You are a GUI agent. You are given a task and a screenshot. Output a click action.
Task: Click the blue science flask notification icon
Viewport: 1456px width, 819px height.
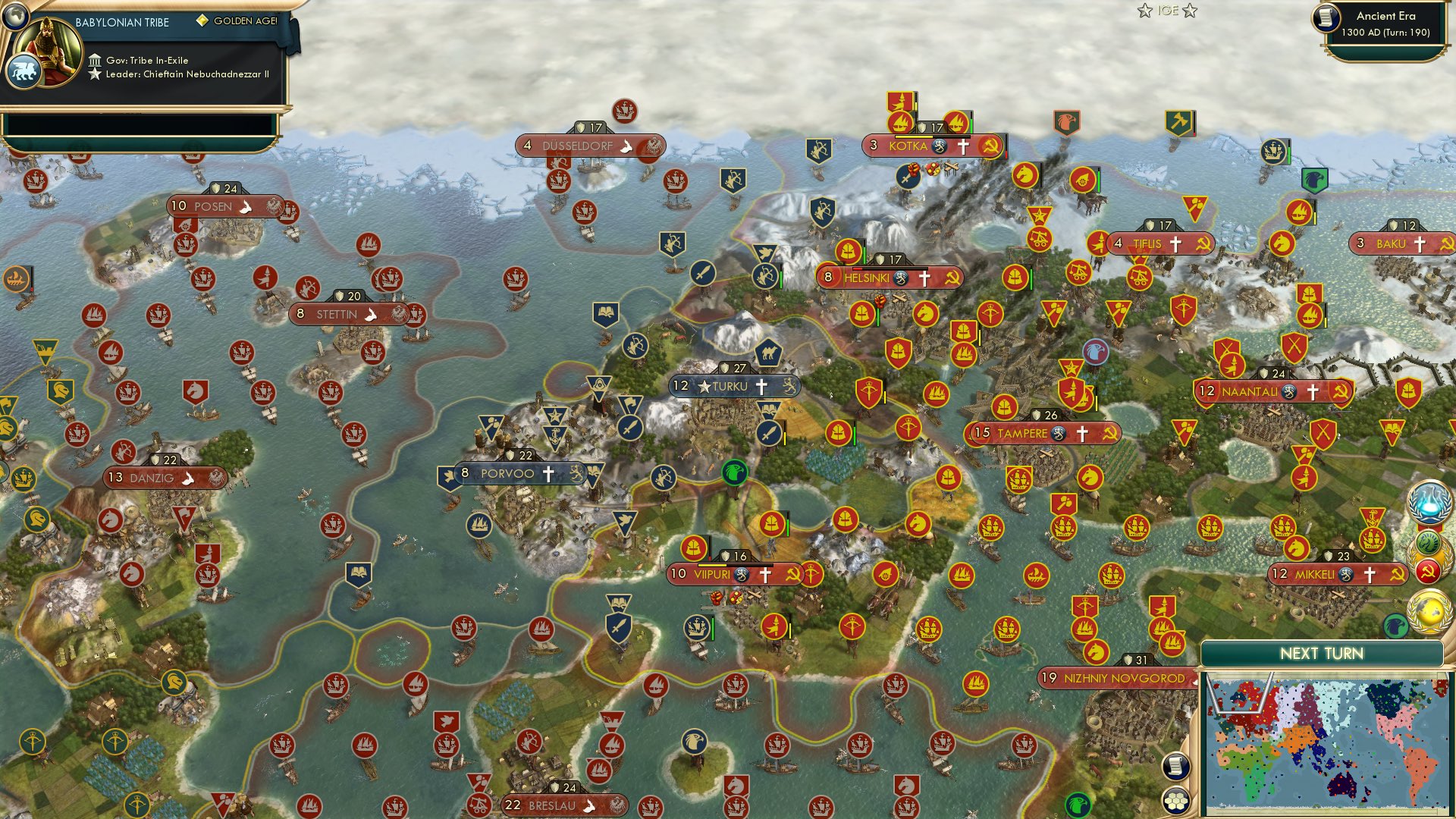point(1427,502)
